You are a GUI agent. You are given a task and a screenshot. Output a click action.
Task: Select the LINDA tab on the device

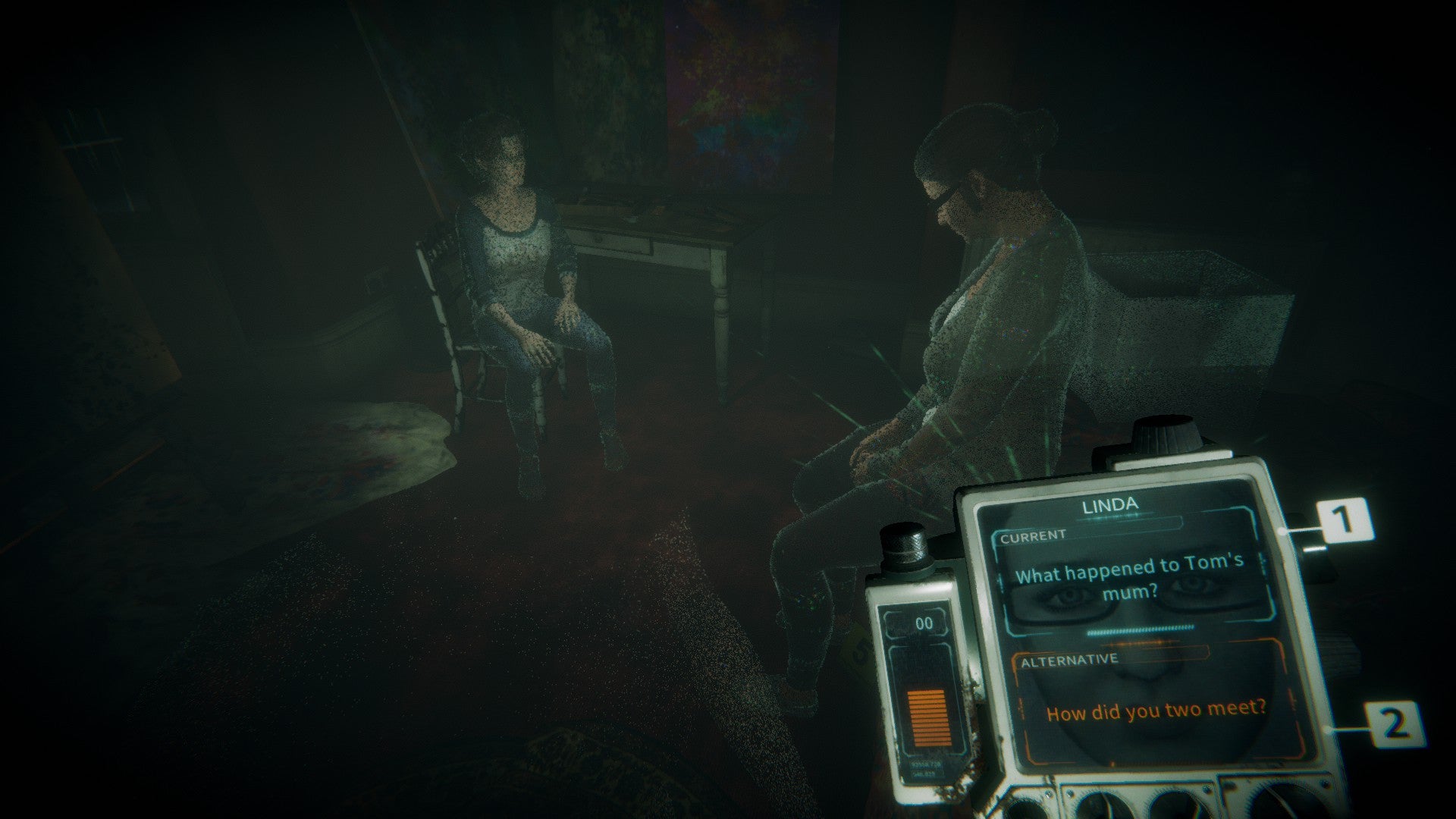click(x=1109, y=504)
